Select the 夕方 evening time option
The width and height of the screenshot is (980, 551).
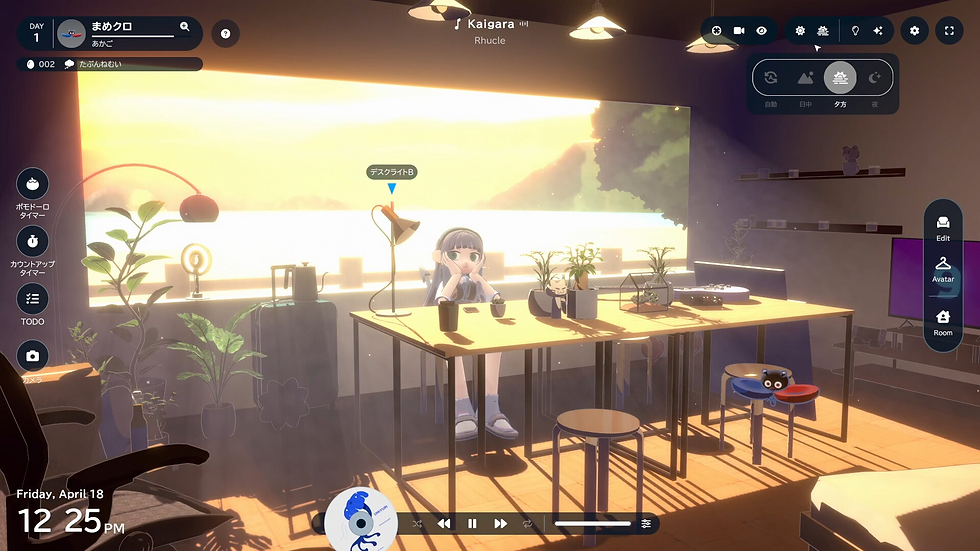pos(840,78)
